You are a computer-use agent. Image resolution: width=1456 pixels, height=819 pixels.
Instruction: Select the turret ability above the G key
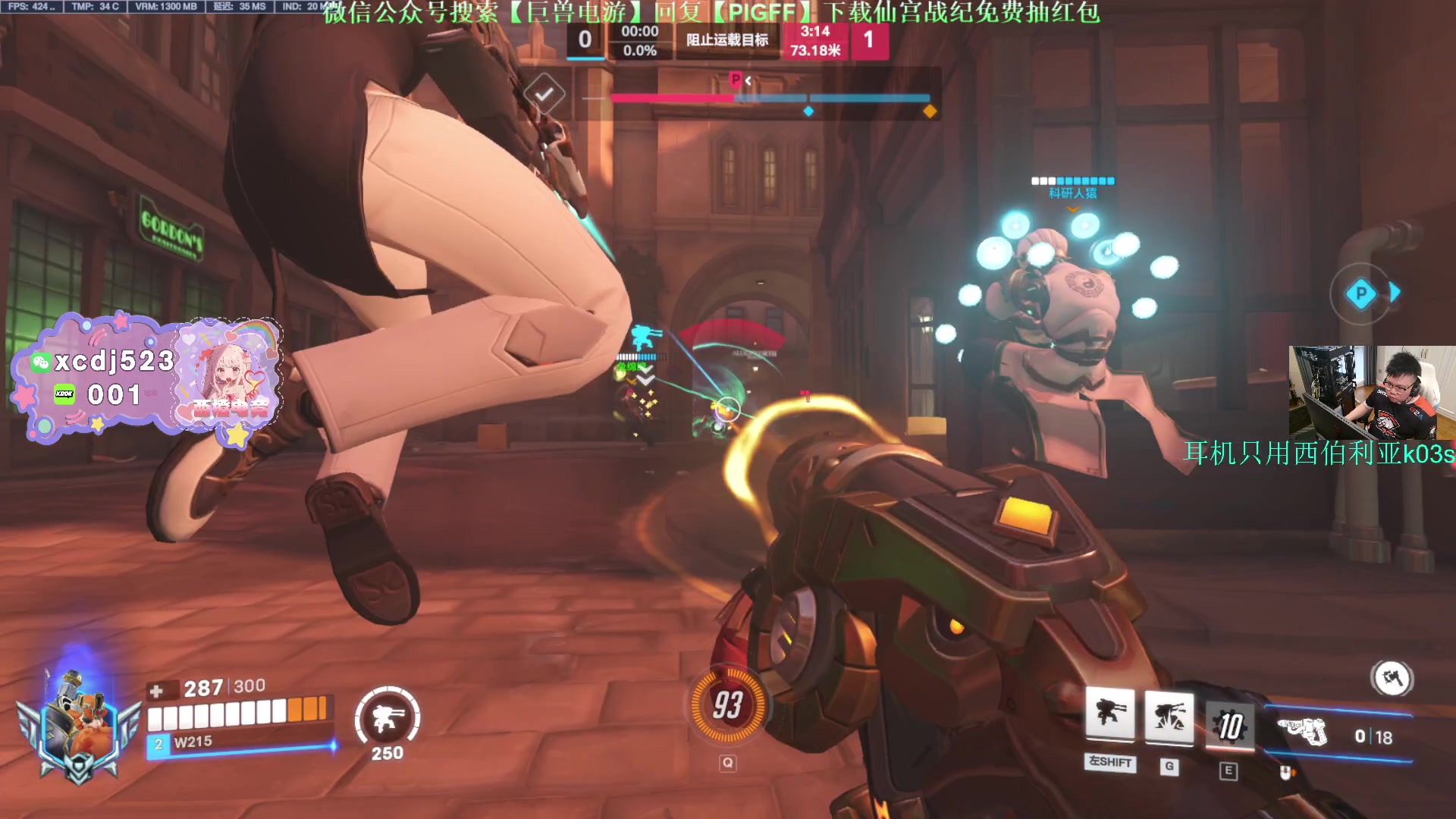point(1169,715)
